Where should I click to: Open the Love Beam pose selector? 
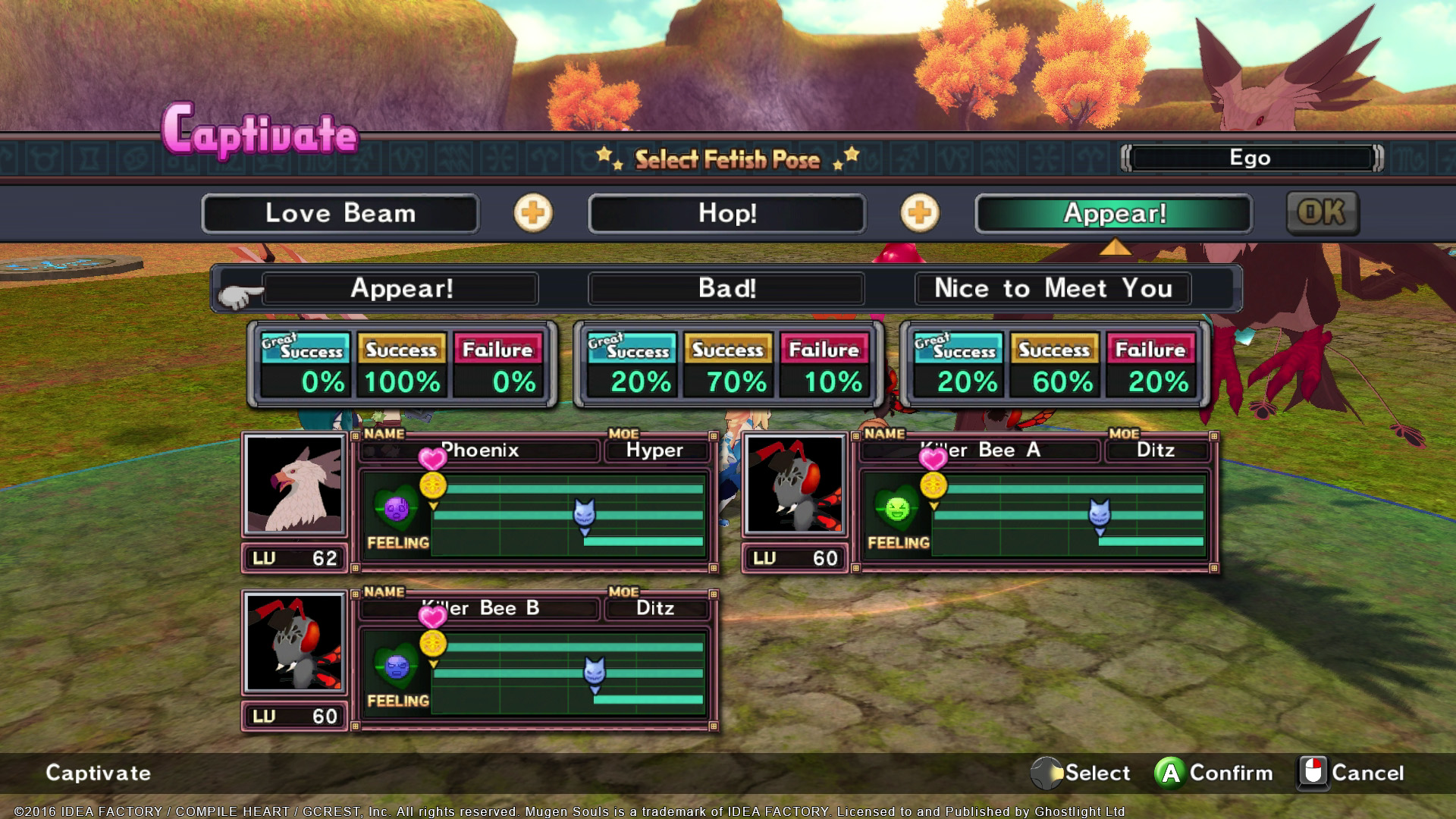[x=340, y=213]
